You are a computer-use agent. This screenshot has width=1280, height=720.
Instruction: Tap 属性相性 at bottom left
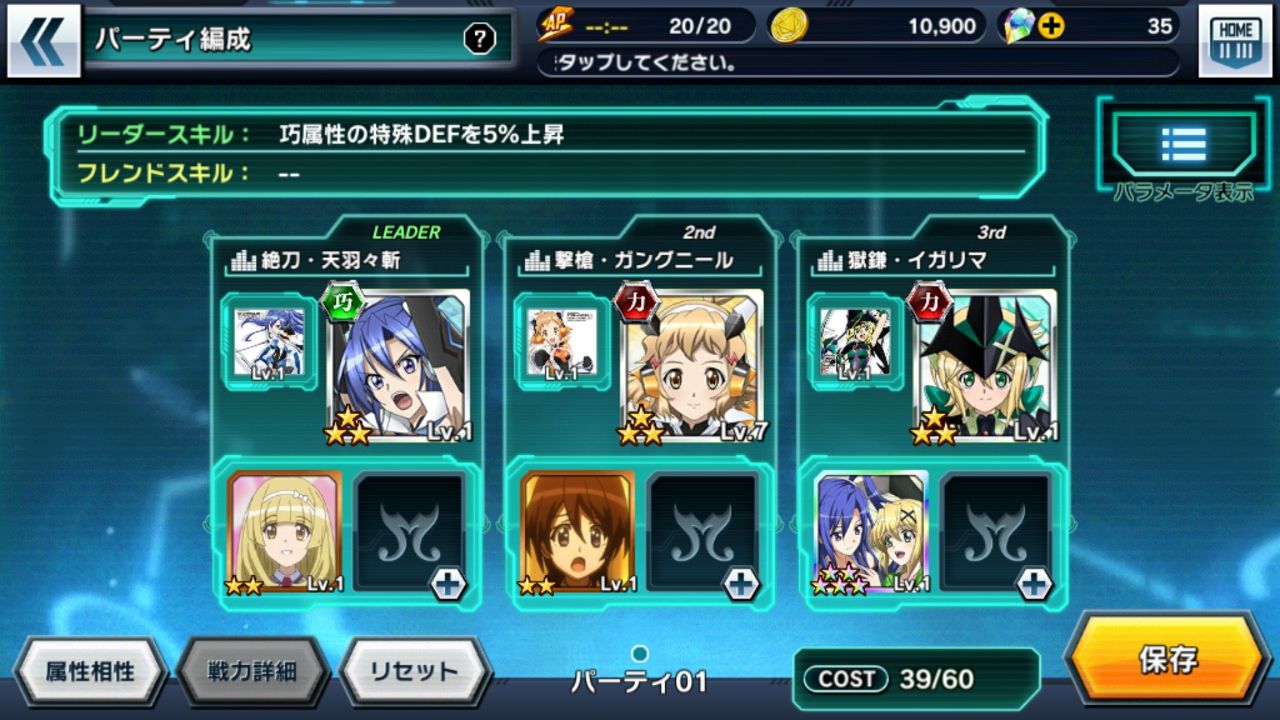tap(90, 673)
